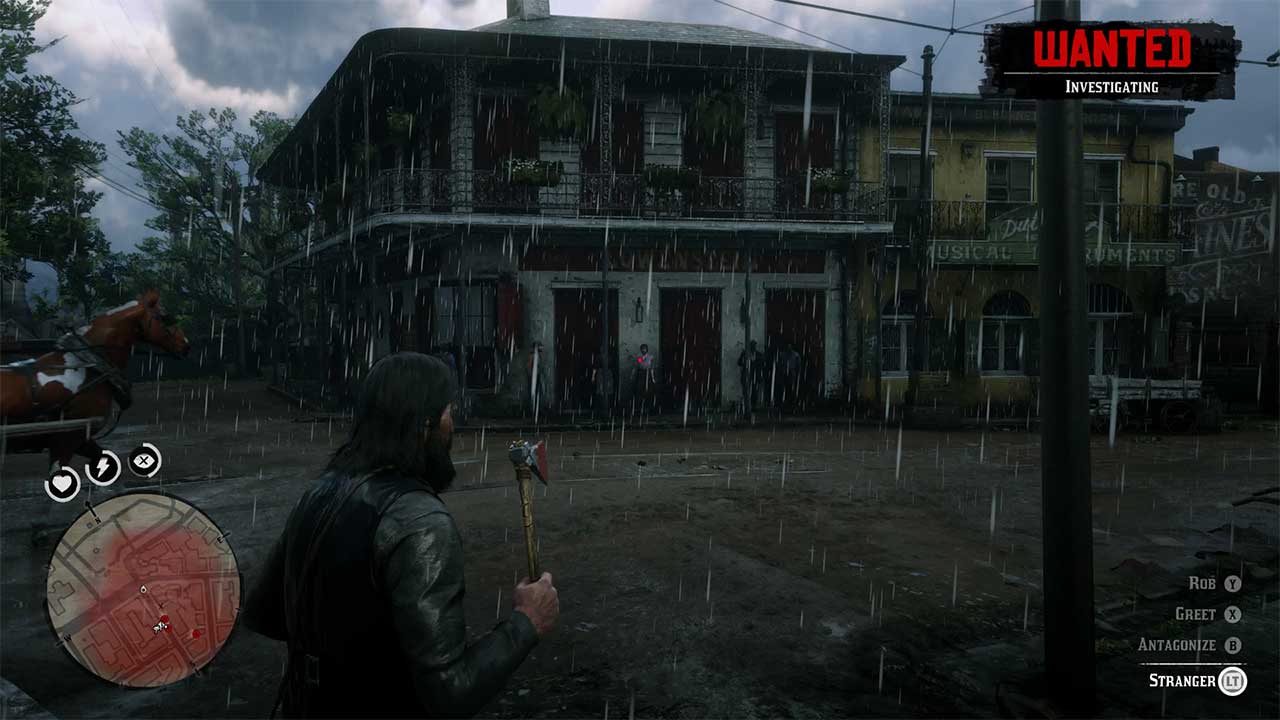Click the white waypoint dot on the minimap
The height and width of the screenshot is (720, 1280).
(142, 588)
